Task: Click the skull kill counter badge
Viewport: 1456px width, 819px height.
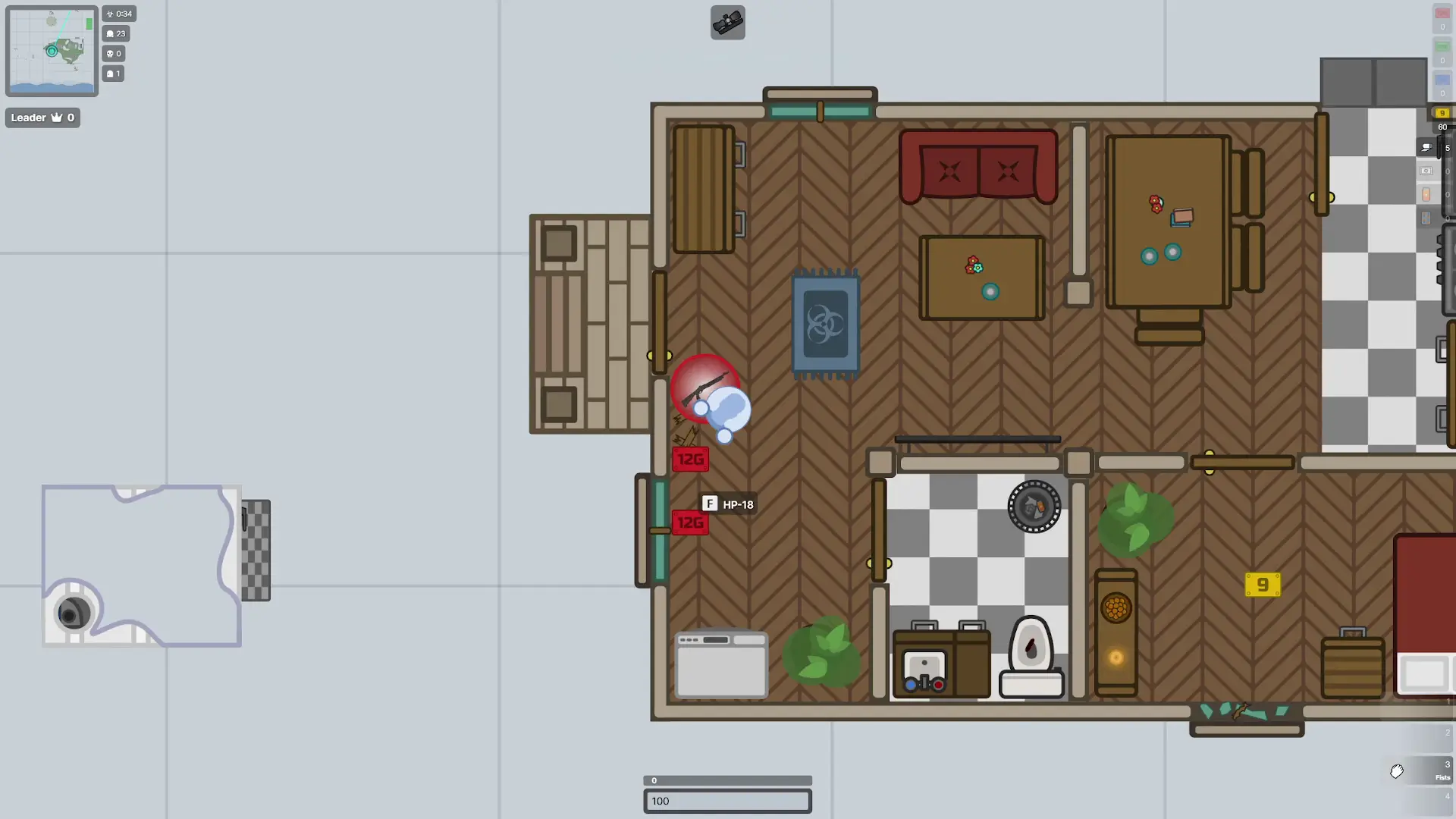Action: 114,54
